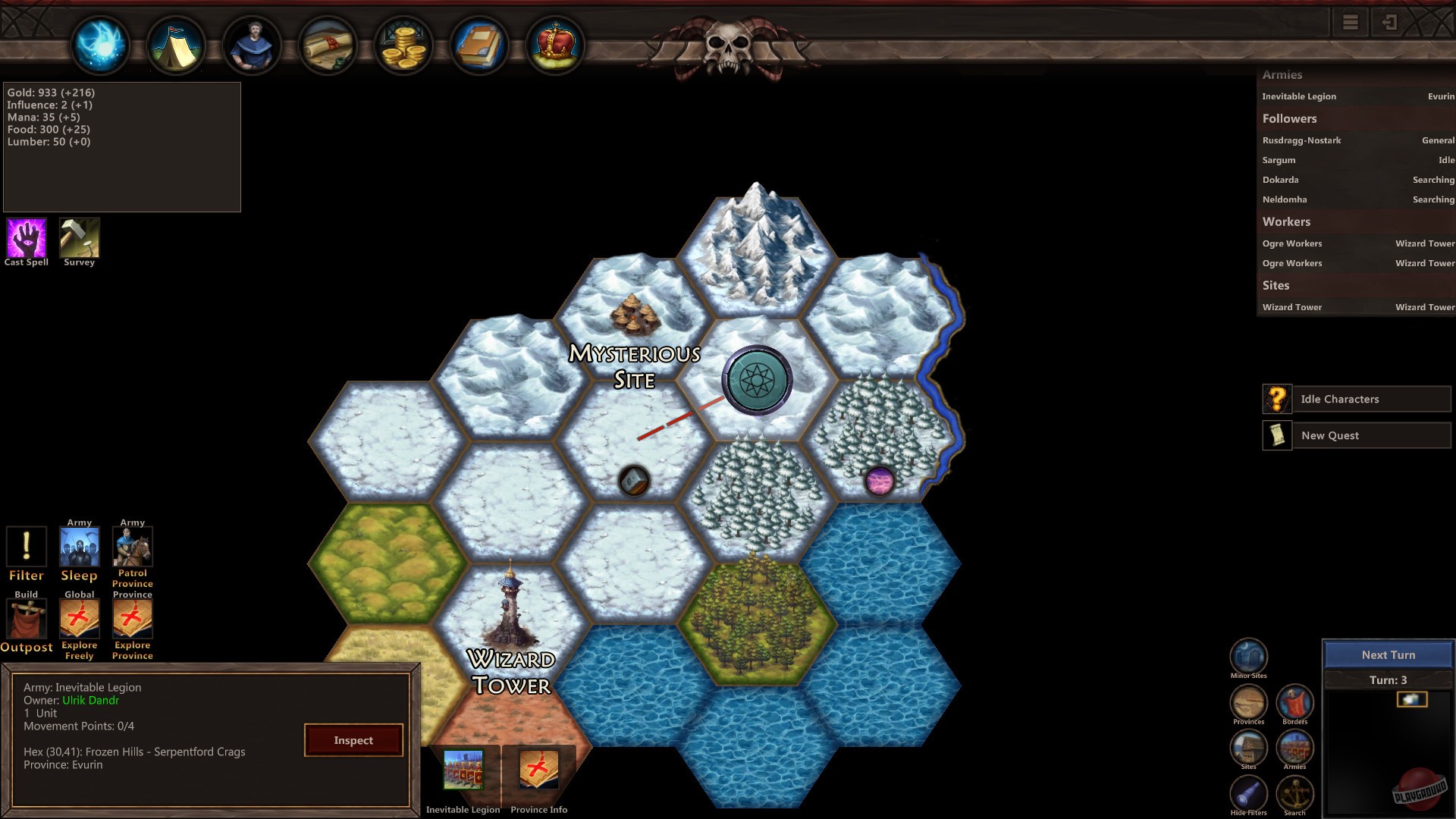Open the magic orb menu in top toolbar

[99, 44]
